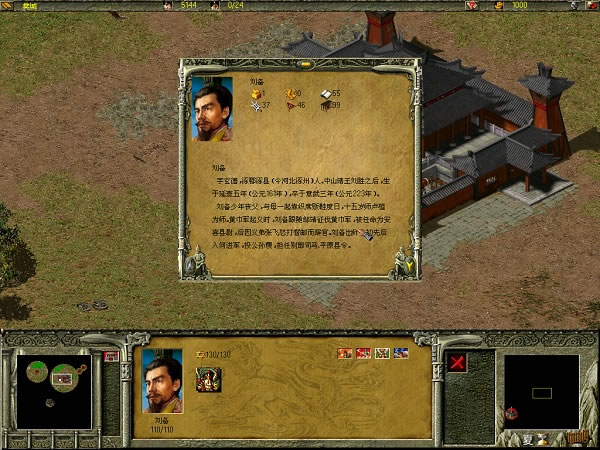
Task: Click the biography panel's bottom-right statue button
Action: pos(403,262)
